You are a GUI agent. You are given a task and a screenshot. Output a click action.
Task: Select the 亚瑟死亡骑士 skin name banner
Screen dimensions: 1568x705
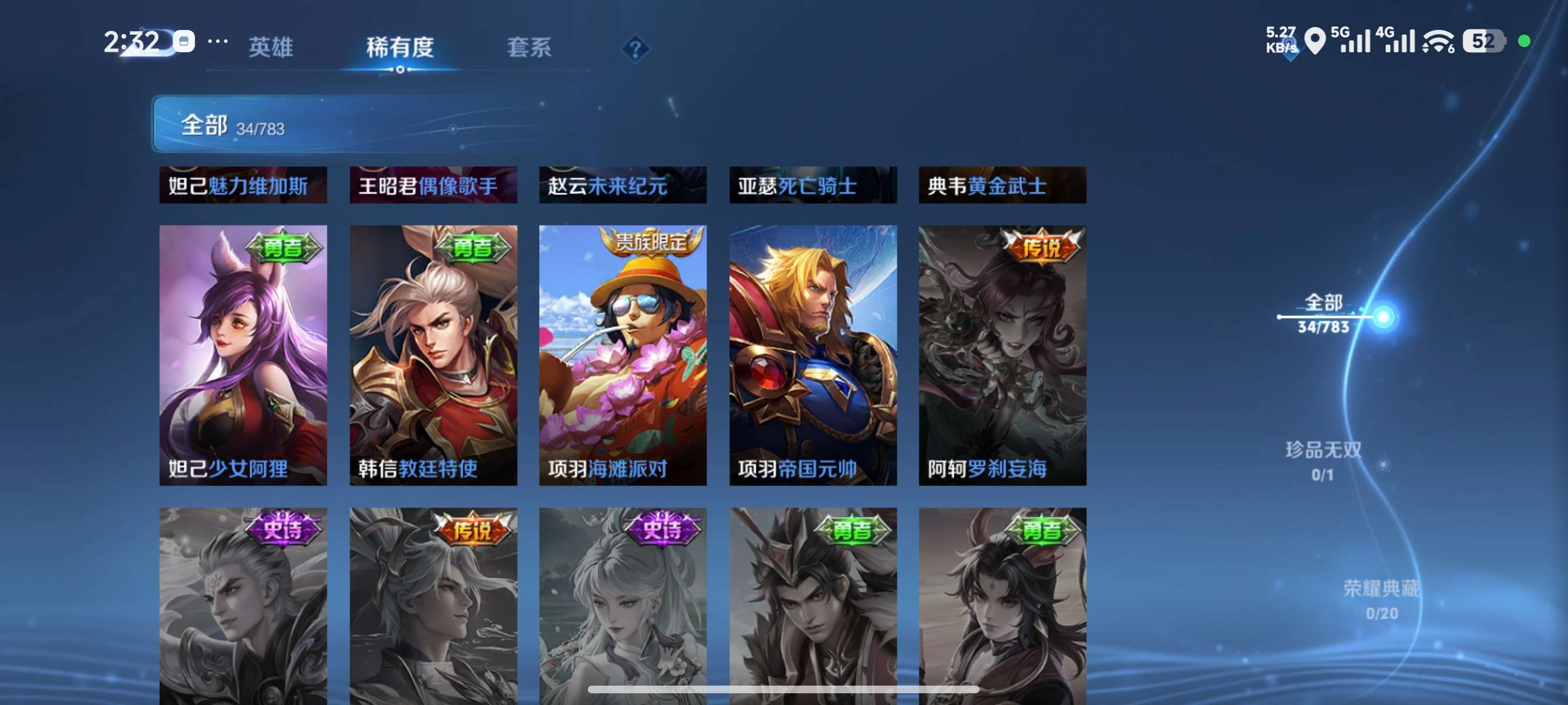point(813,186)
